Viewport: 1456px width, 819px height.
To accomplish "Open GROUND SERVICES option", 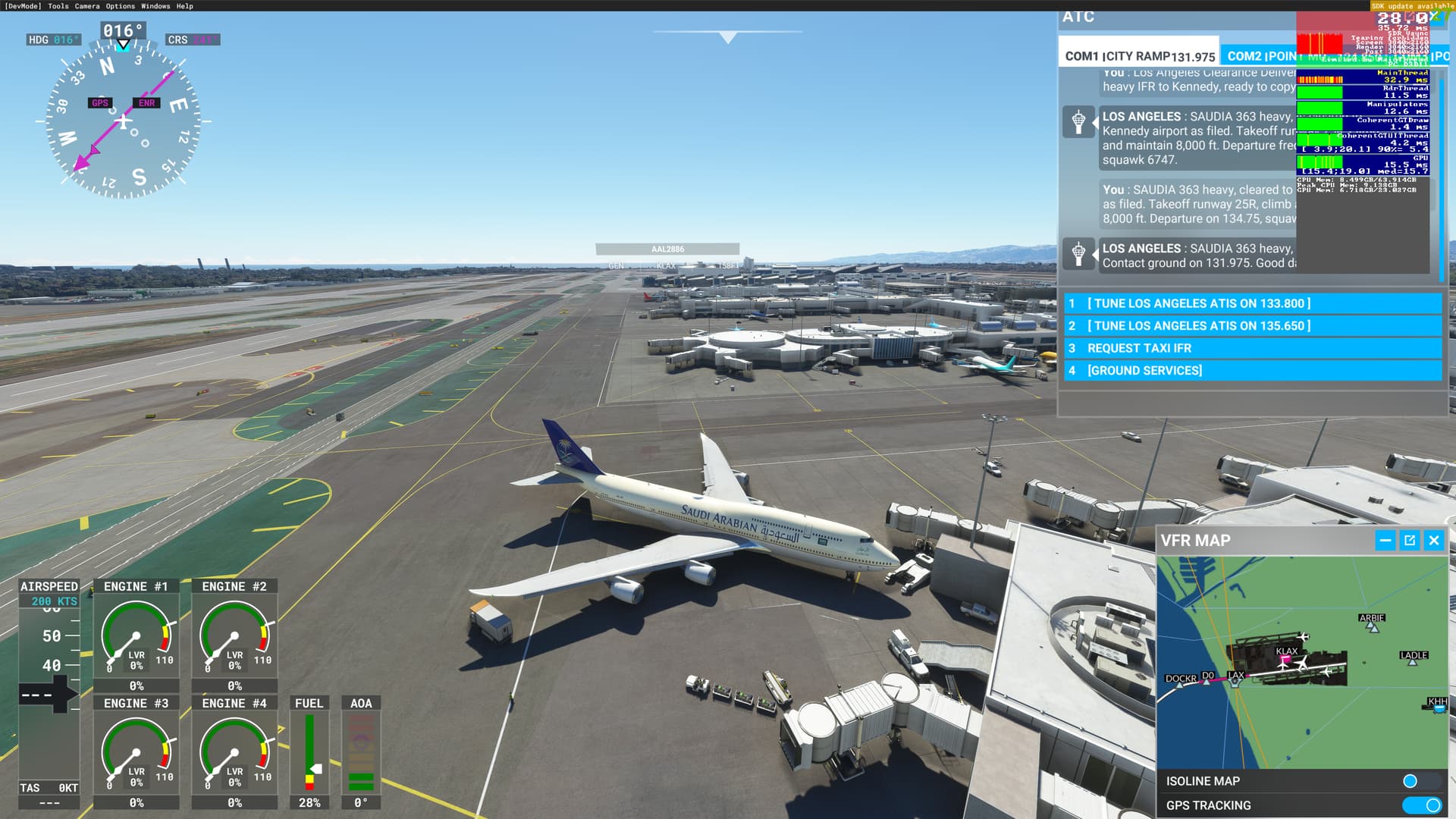I will 1144,371.
